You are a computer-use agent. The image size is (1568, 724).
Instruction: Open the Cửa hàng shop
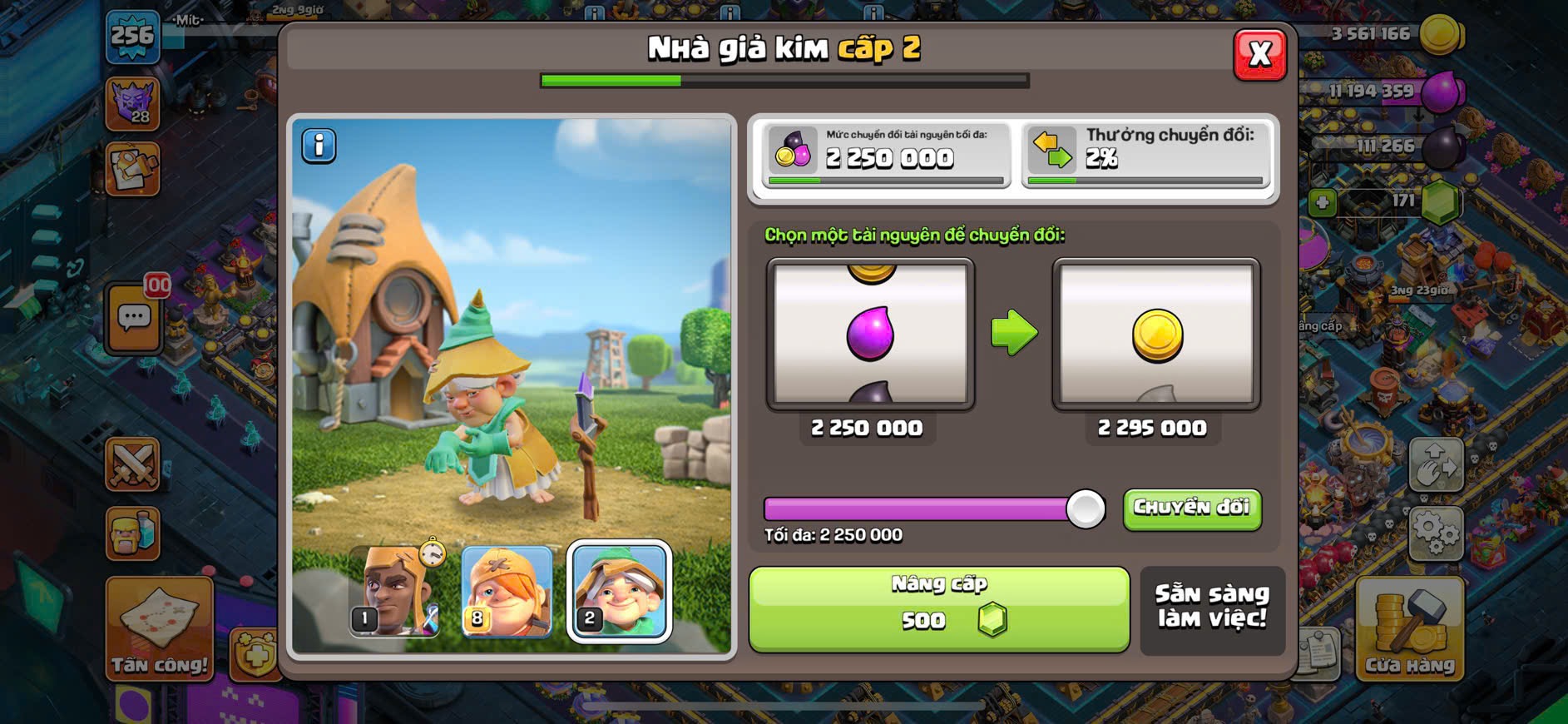[1409, 630]
